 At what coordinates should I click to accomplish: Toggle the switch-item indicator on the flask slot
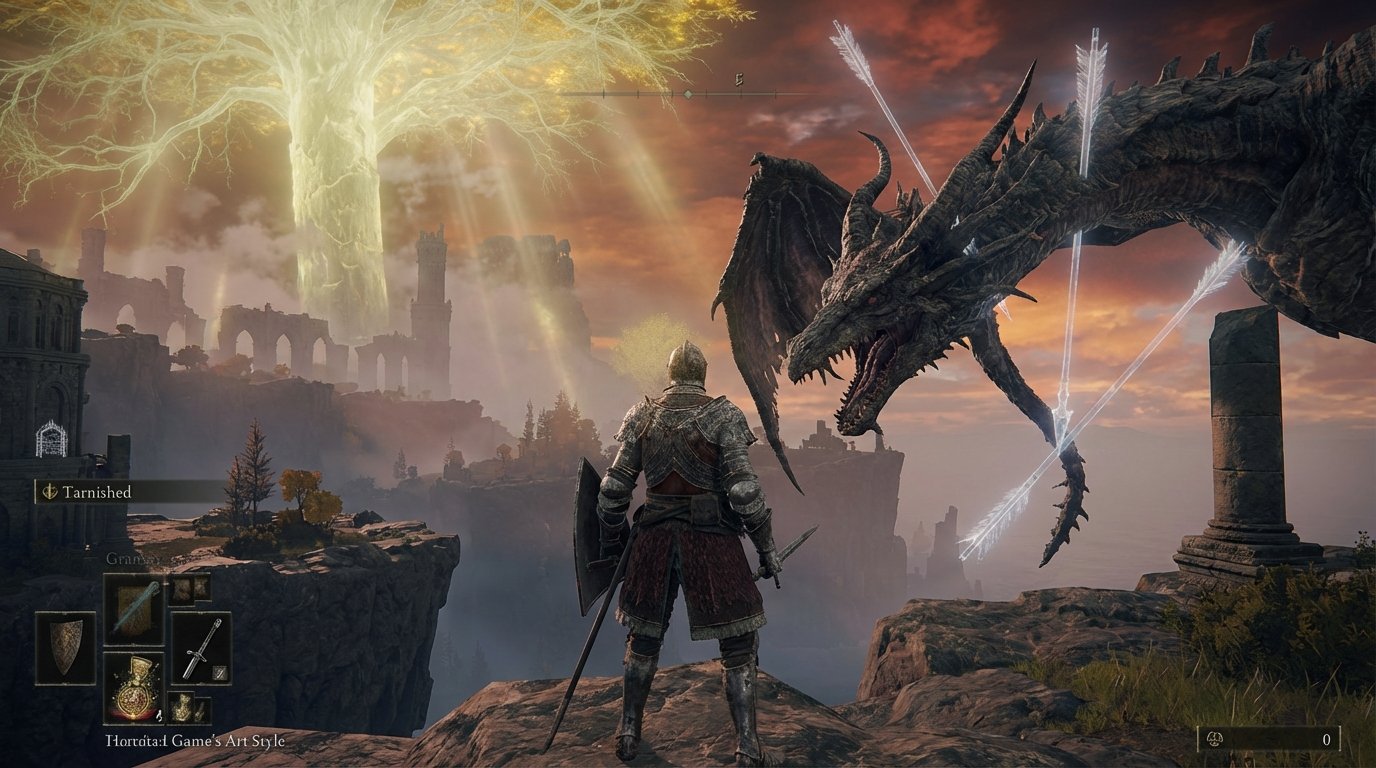point(158,714)
